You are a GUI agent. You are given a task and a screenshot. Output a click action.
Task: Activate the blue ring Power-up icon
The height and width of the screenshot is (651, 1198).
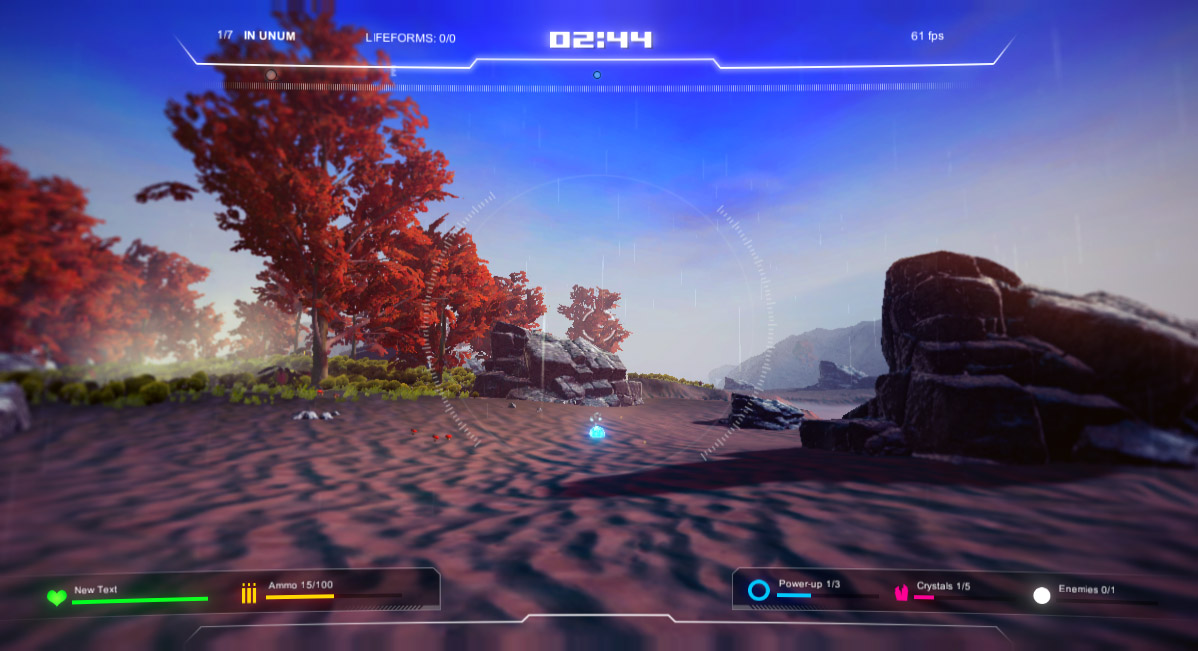(759, 590)
